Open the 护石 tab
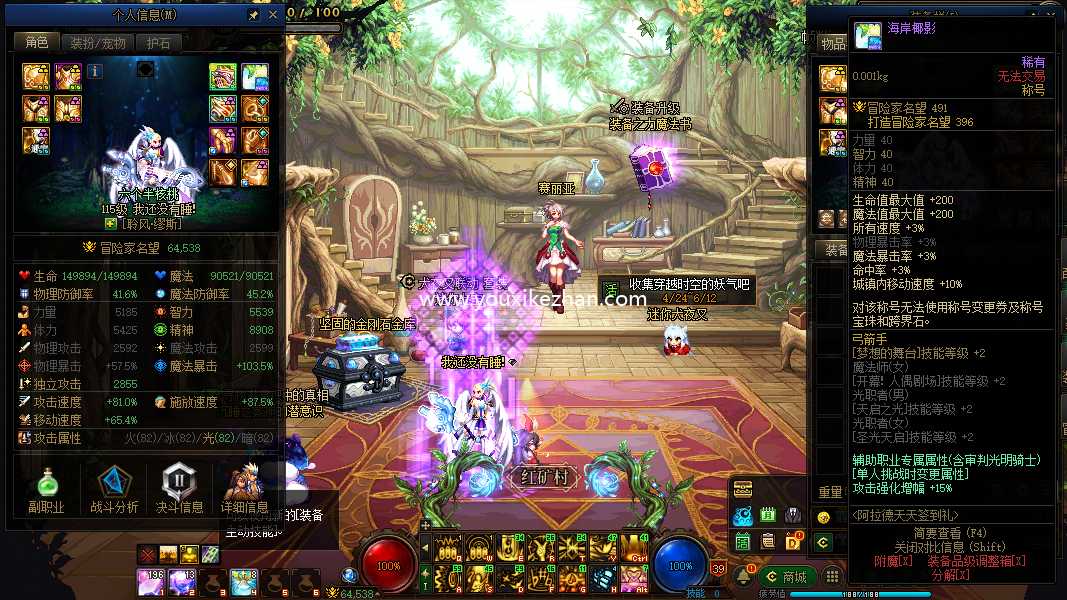1067x600 pixels. [158, 43]
